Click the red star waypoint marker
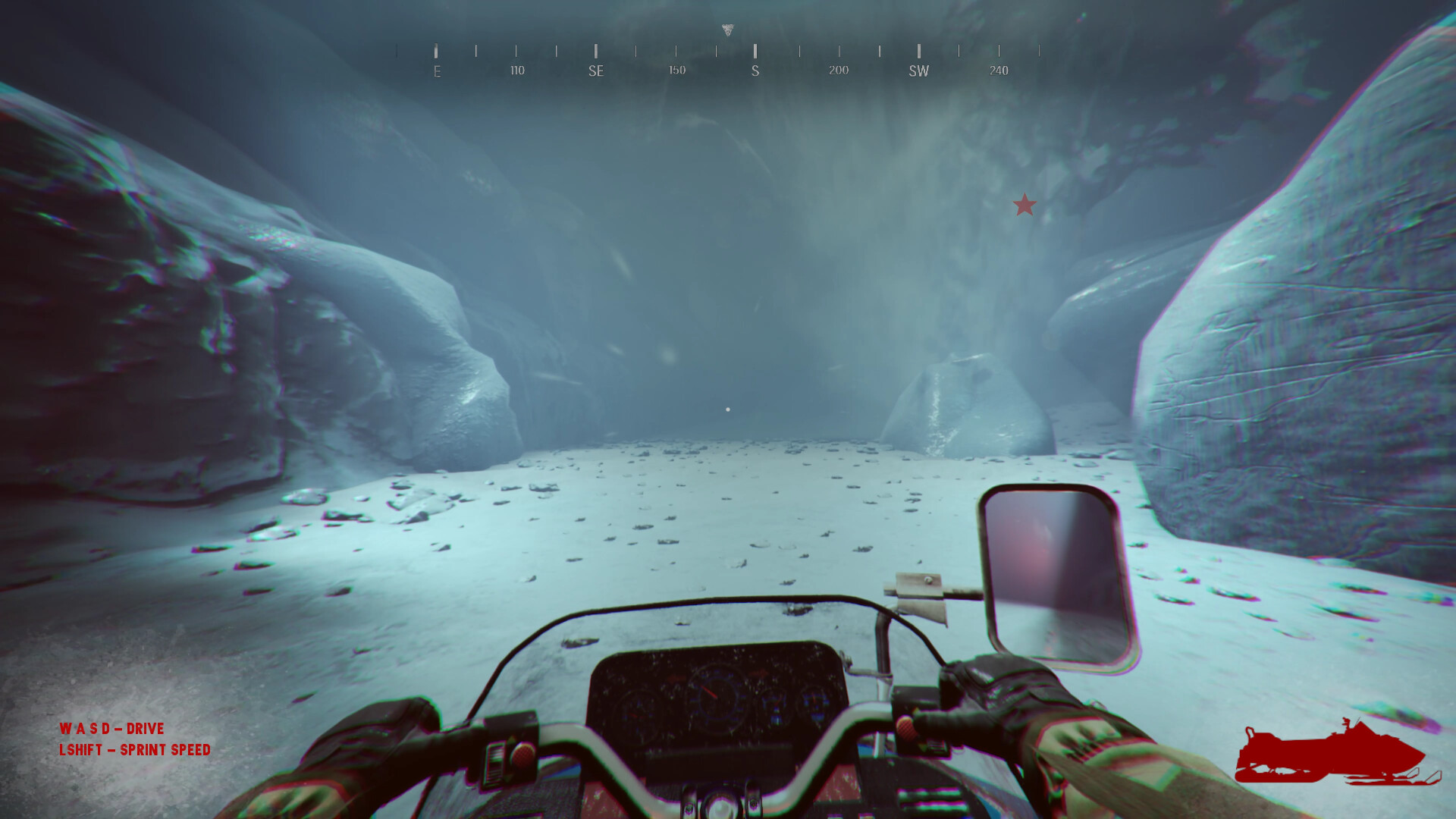The image size is (1456, 819). (x=1025, y=205)
